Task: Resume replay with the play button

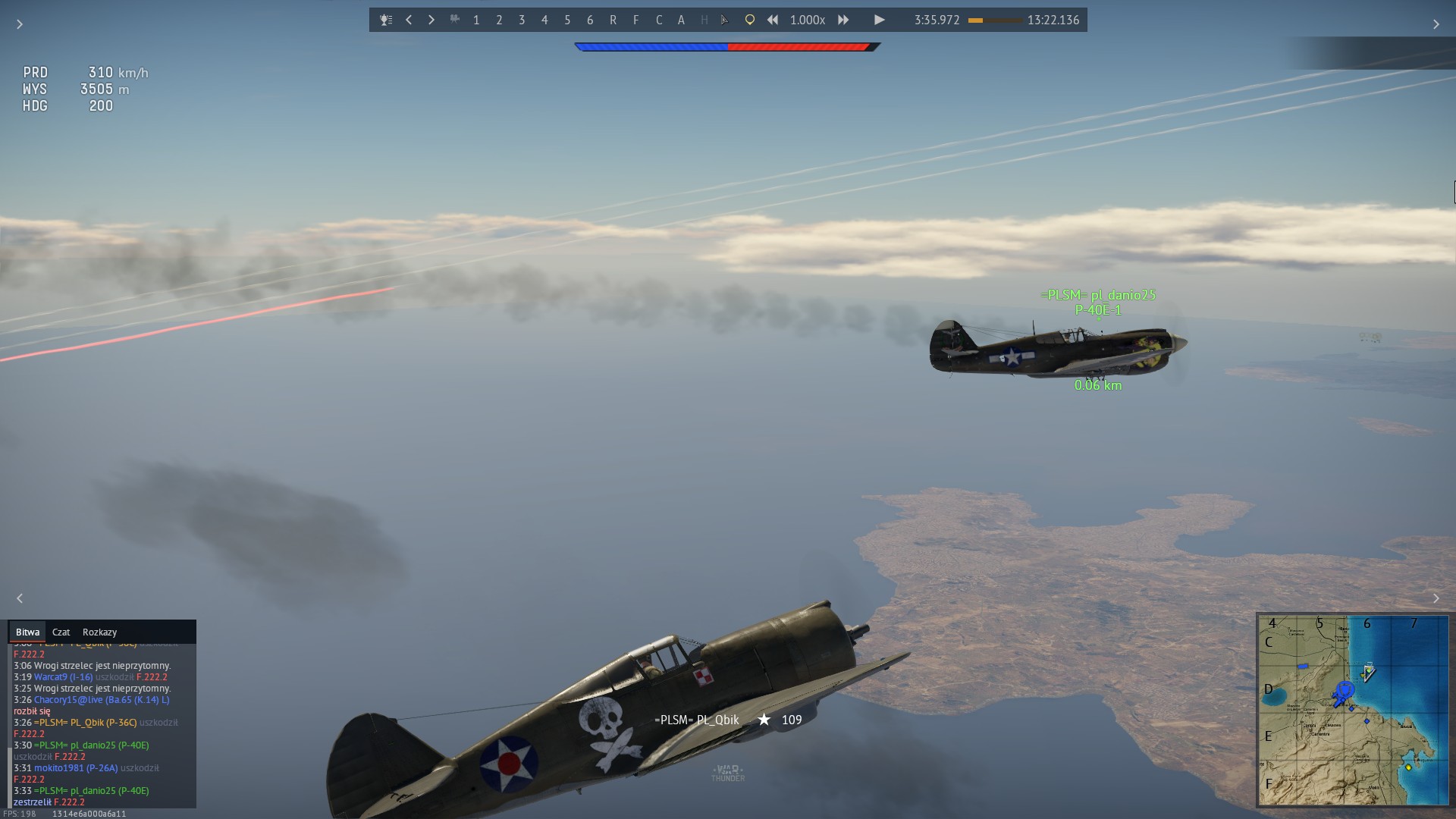Action: coord(879,20)
